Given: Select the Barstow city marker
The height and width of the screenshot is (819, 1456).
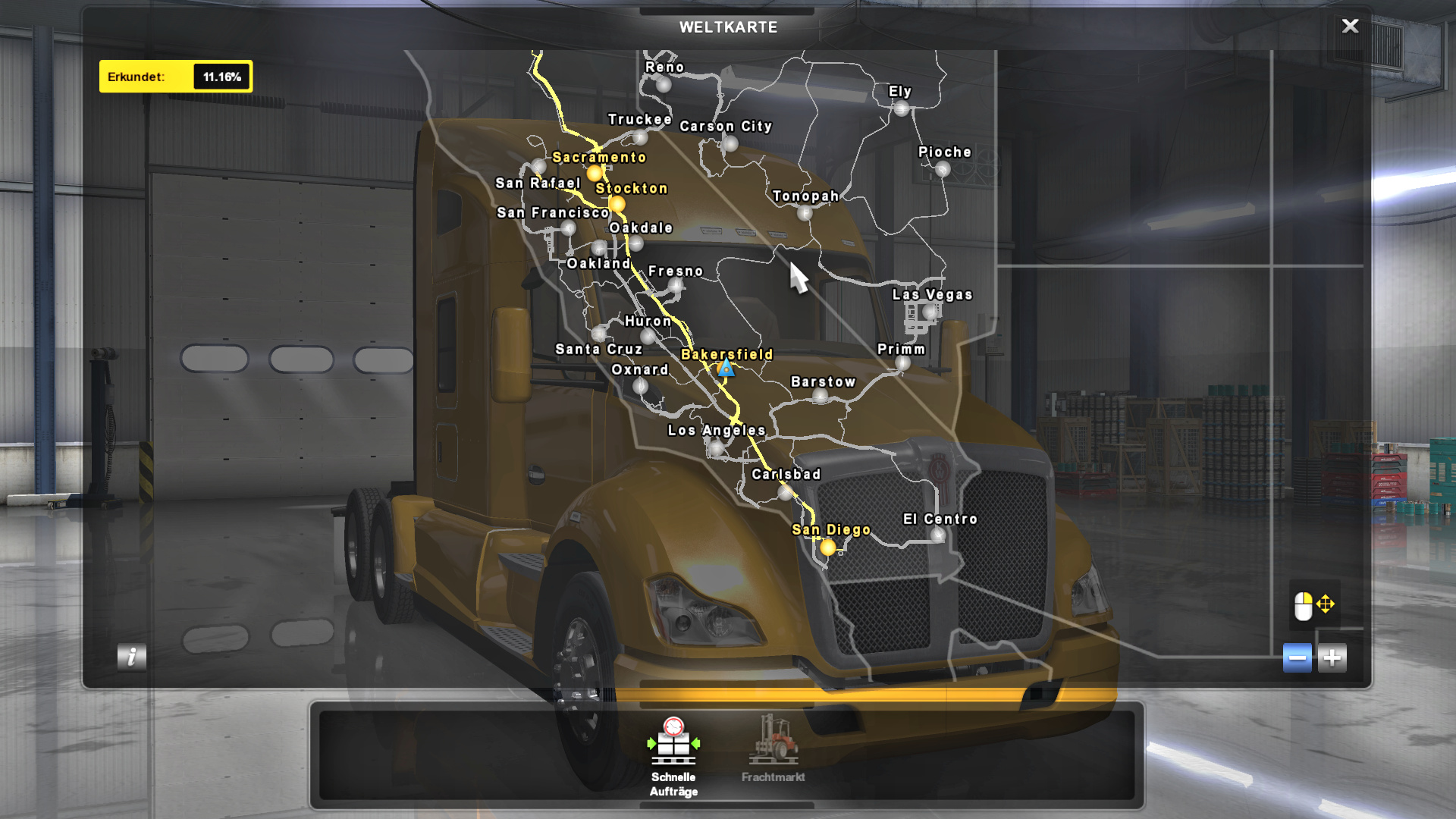Looking at the screenshot, I should 820,397.
